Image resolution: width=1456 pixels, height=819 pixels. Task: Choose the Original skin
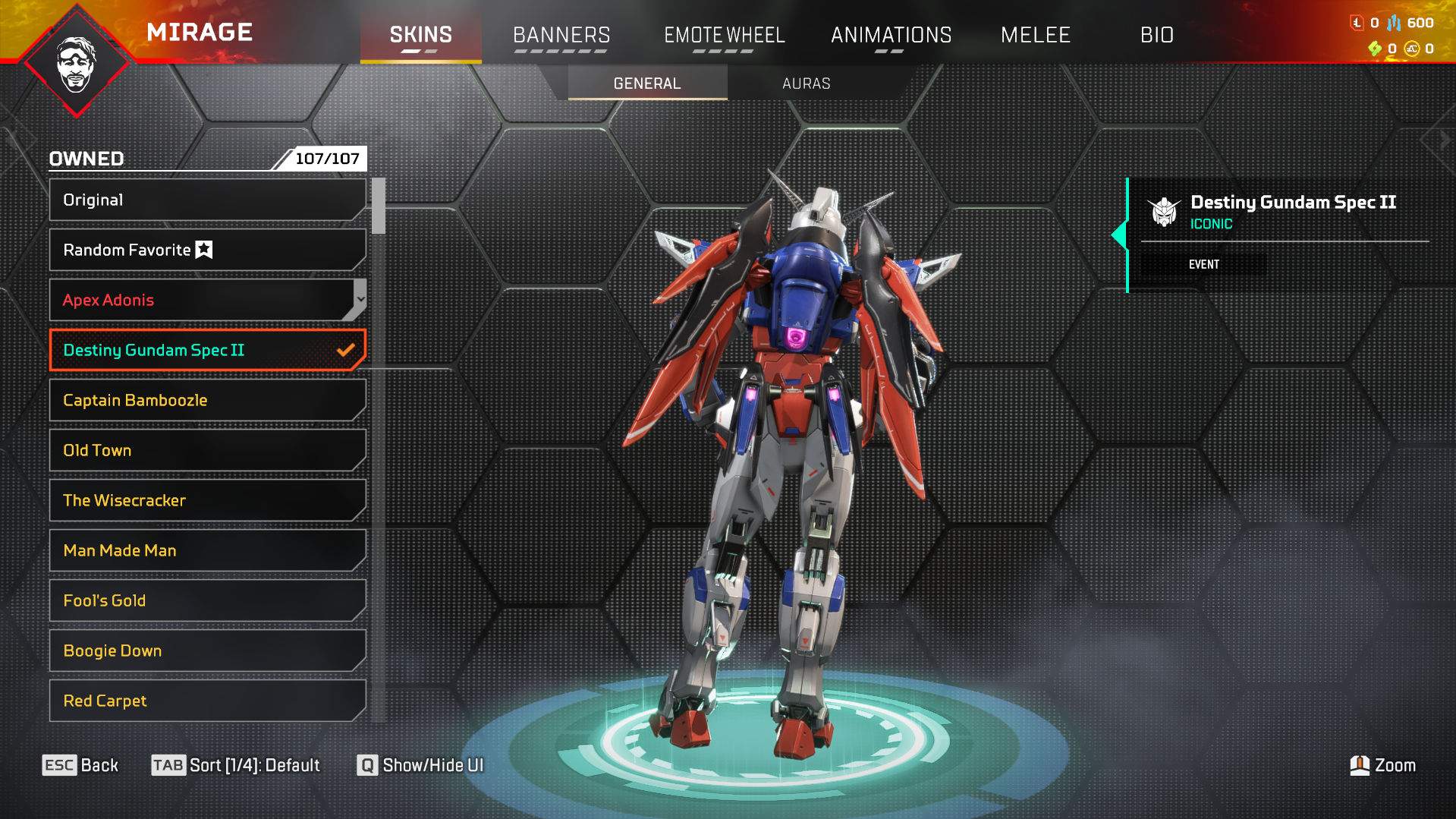click(x=206, y=200)
